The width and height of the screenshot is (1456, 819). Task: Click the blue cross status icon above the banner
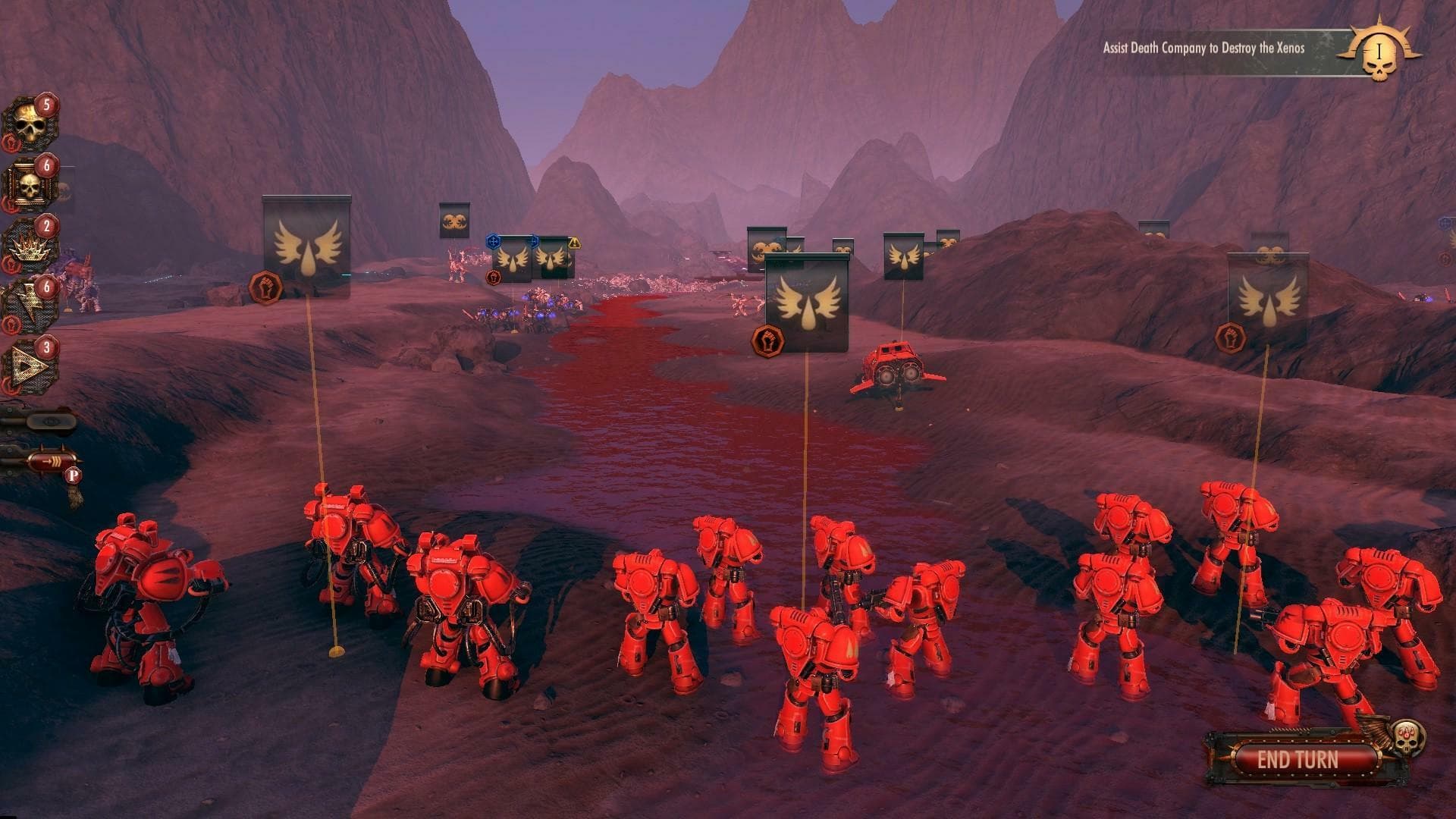(x=494, y=241)
